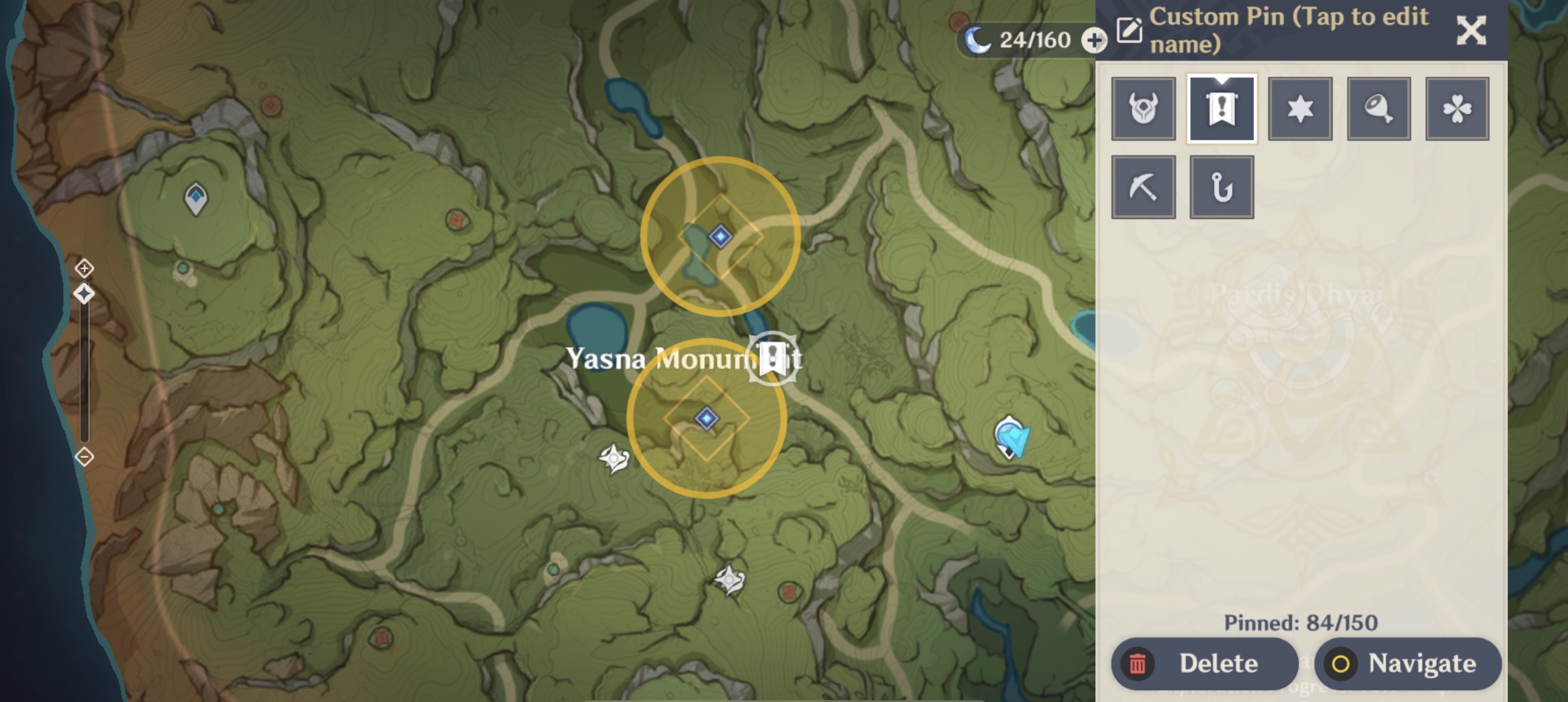Close the Custom Pin panel
The height and width of the screenshot is (702, 1568).
tap(1470, 30)
